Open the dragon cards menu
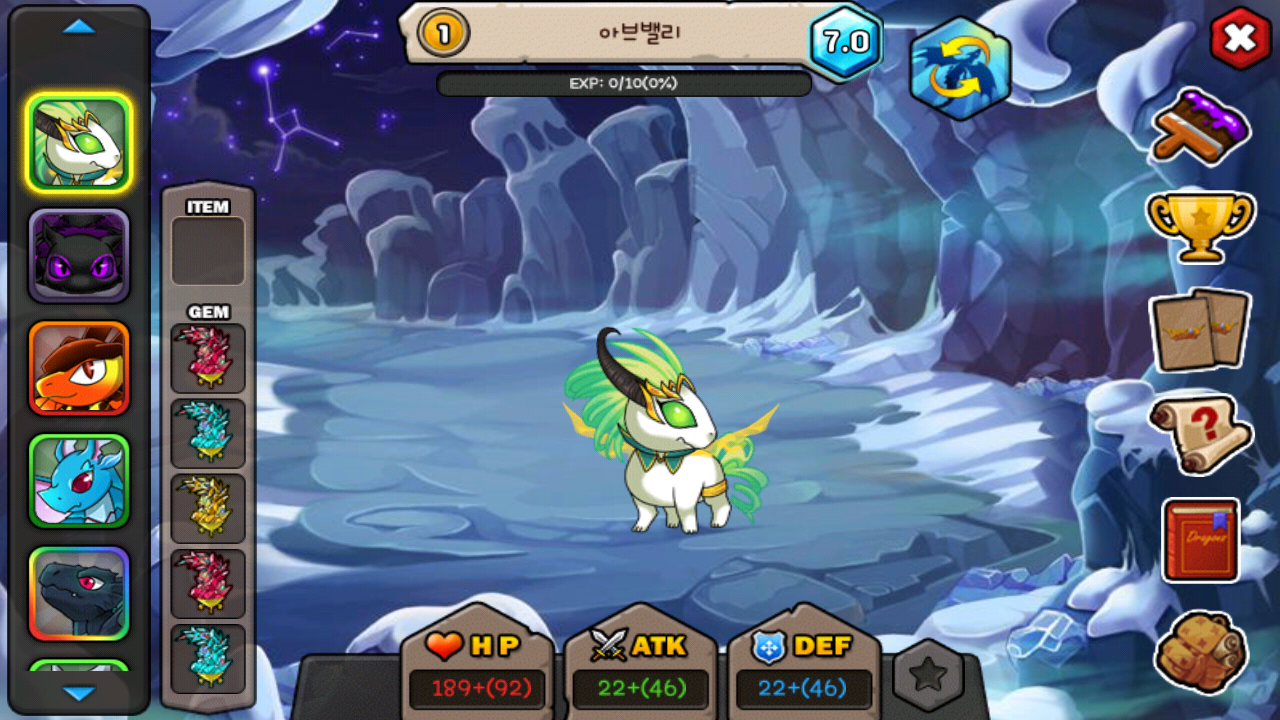This screenshot has width=1280, height=720. point(1200,329)
